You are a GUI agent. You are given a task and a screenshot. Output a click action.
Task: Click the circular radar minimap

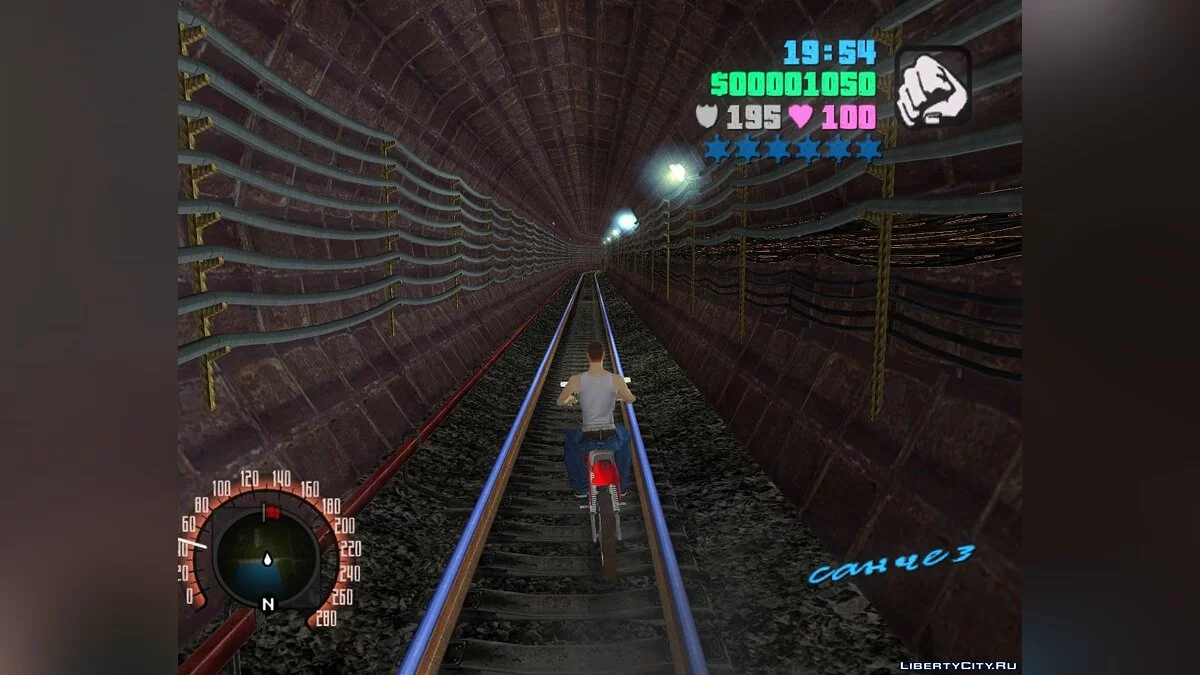tap(266, 555)
